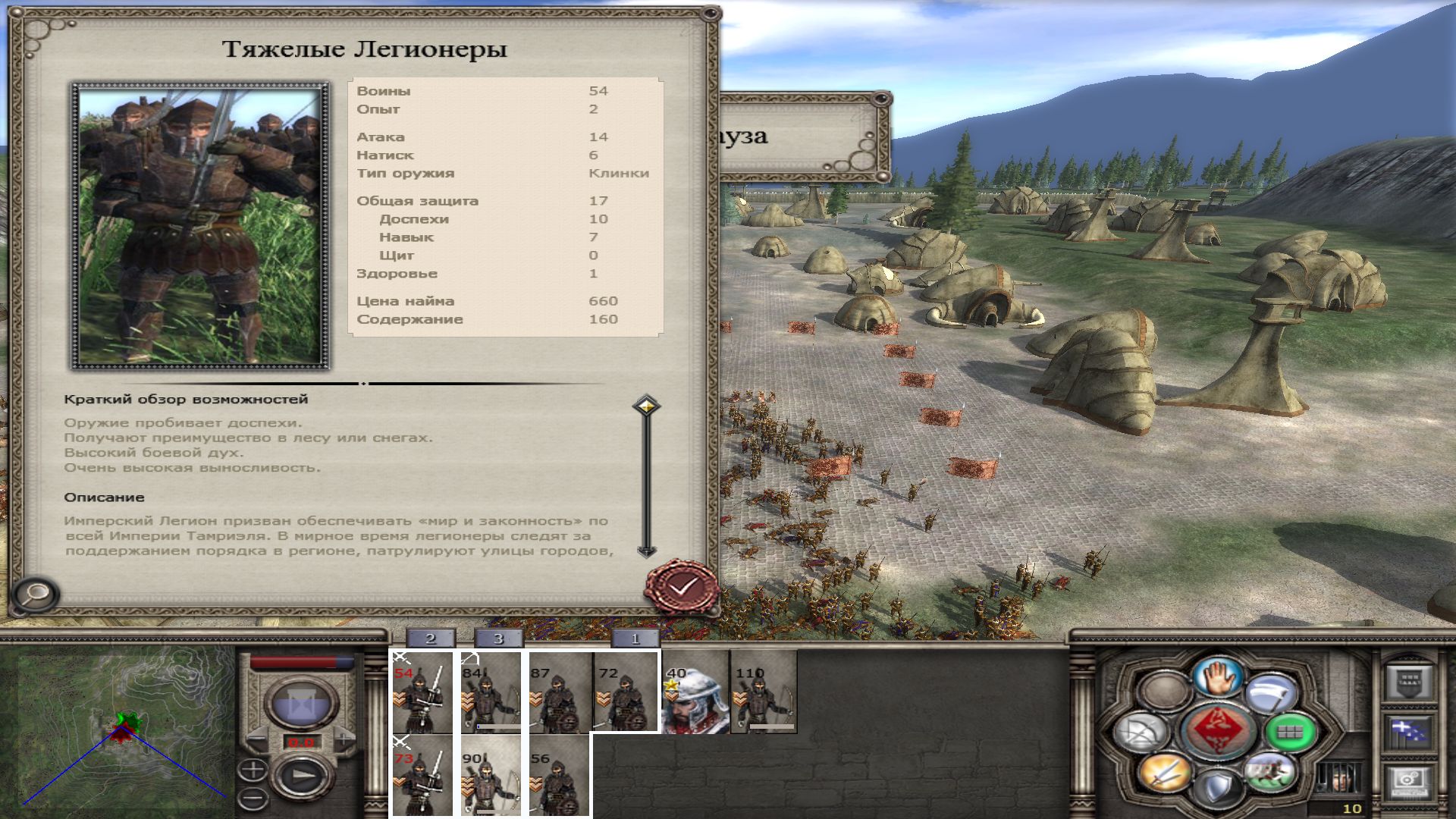Toggle the green formation grid button
The height and width of the screenshot is (819, 1456).
coord(1288,732)
